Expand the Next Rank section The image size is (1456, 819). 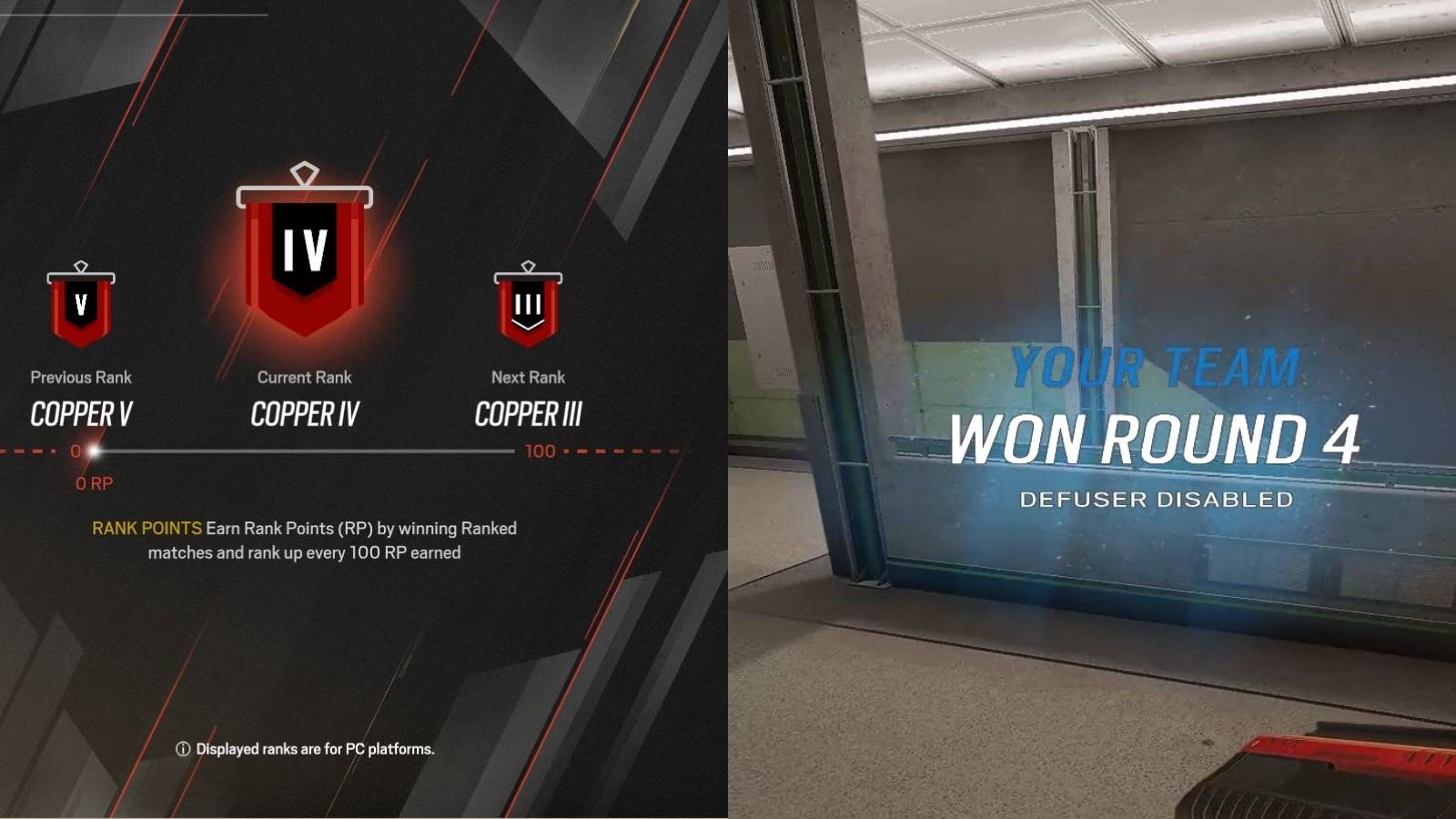click(x=529, y=377)
